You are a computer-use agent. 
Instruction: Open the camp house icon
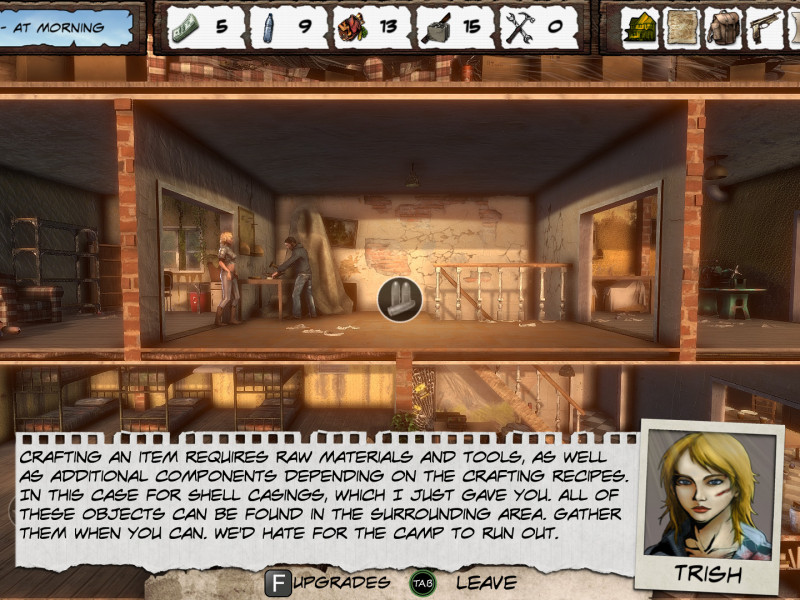coord(640,27)
